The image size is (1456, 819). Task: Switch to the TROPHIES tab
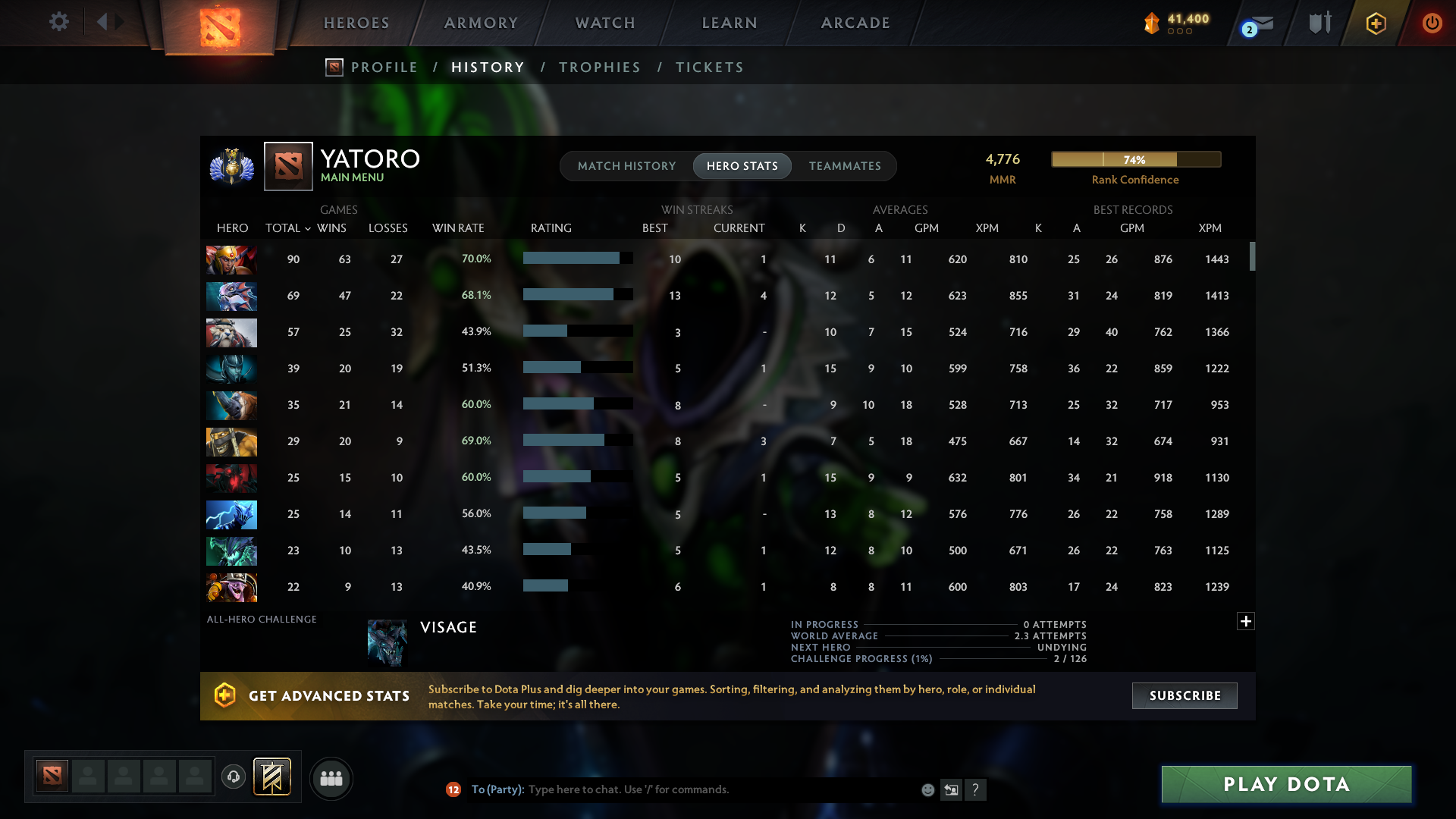[599, 67]
